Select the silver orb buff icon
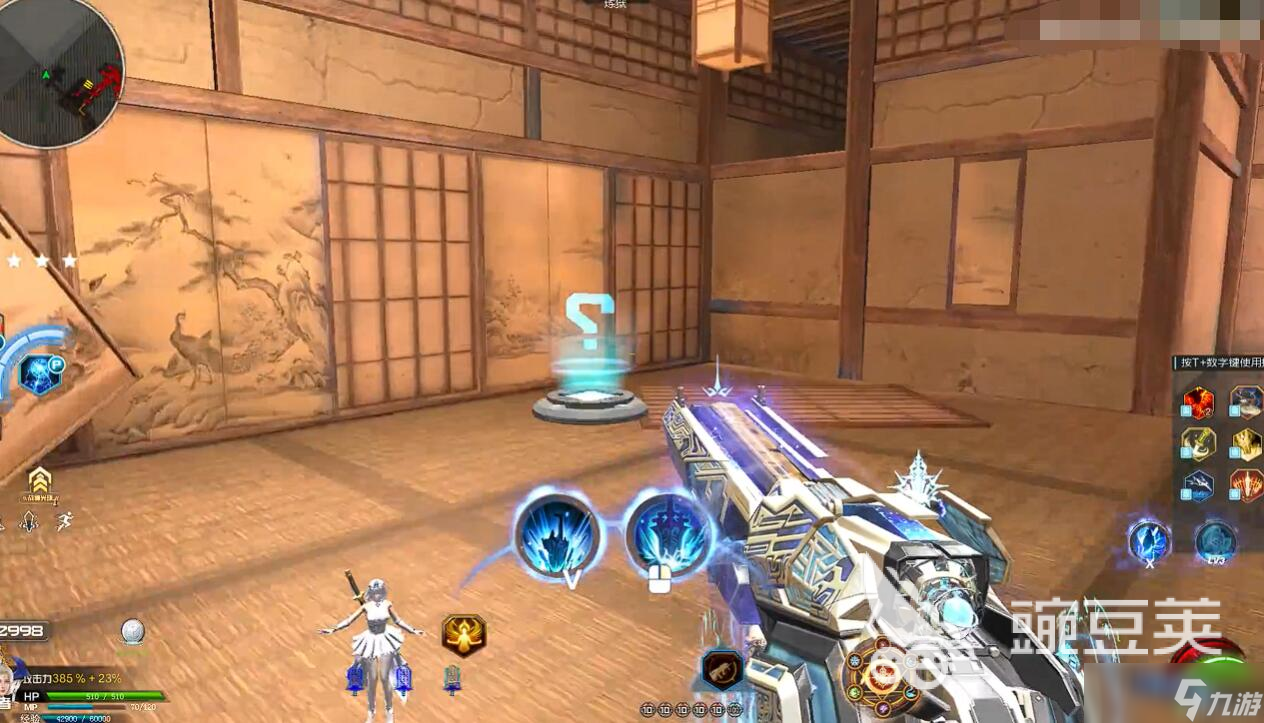Viewport: 1264px width, 723px height. tap(133, 631)
